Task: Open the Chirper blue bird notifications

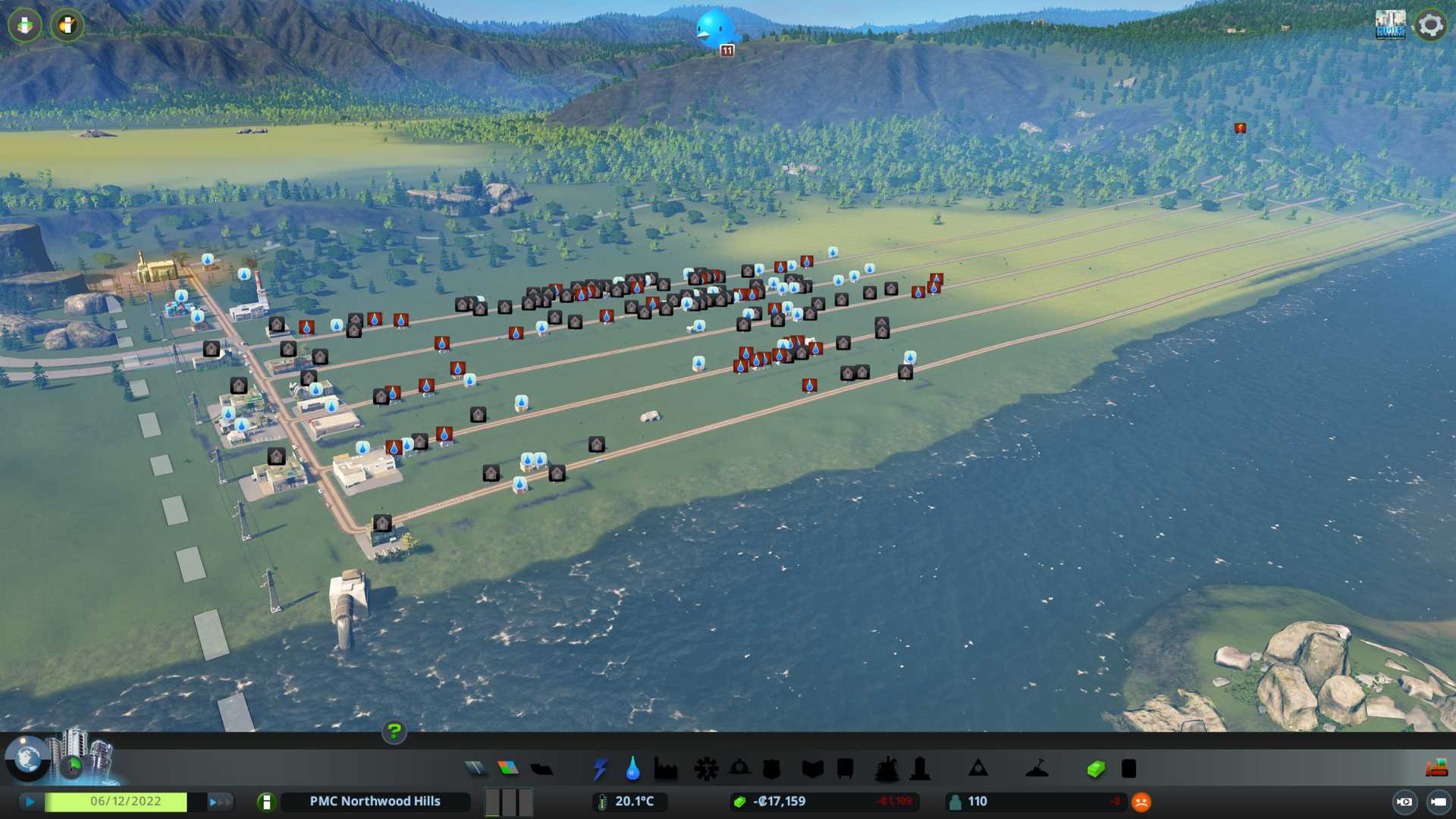Action: click(x=714, y=29)
